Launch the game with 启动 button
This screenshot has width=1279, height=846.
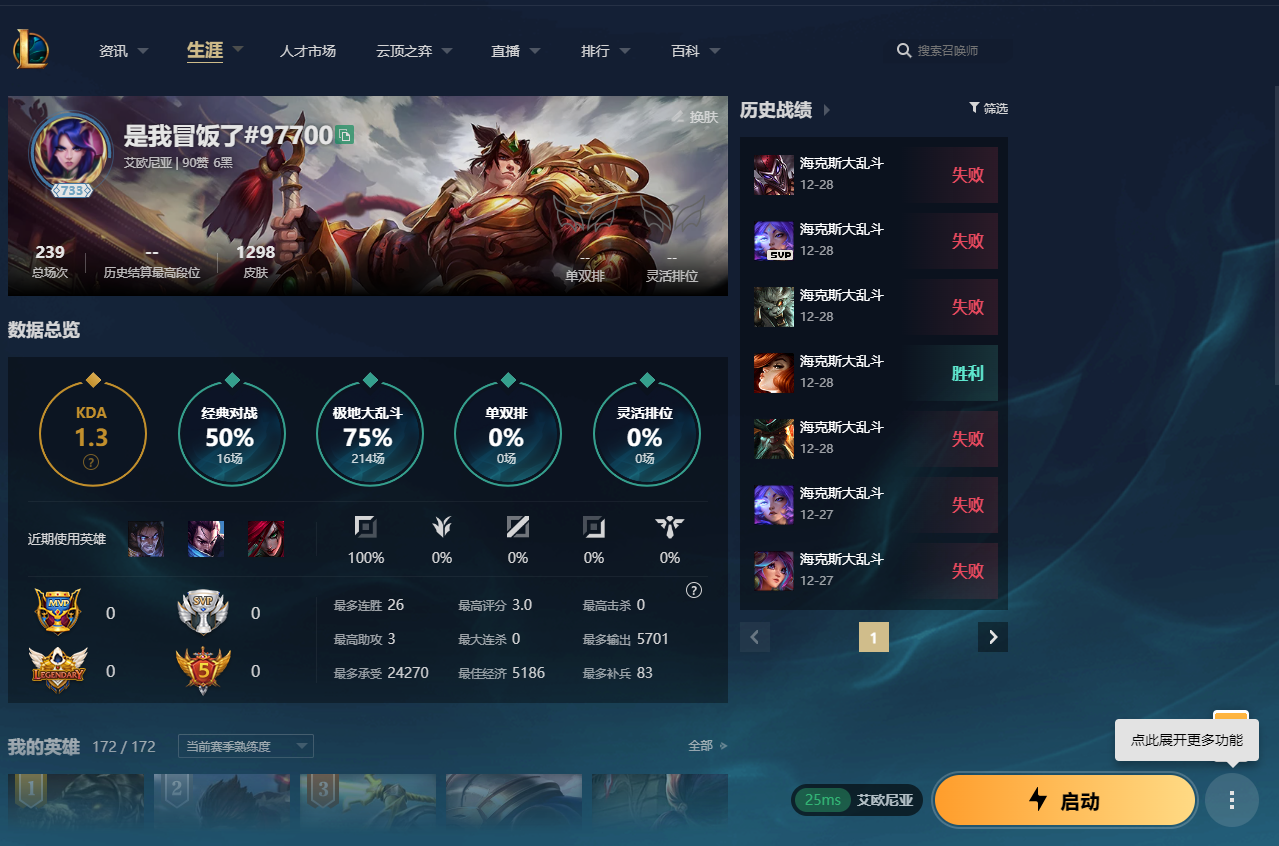pyautogui.click(x=1065, y=800)
